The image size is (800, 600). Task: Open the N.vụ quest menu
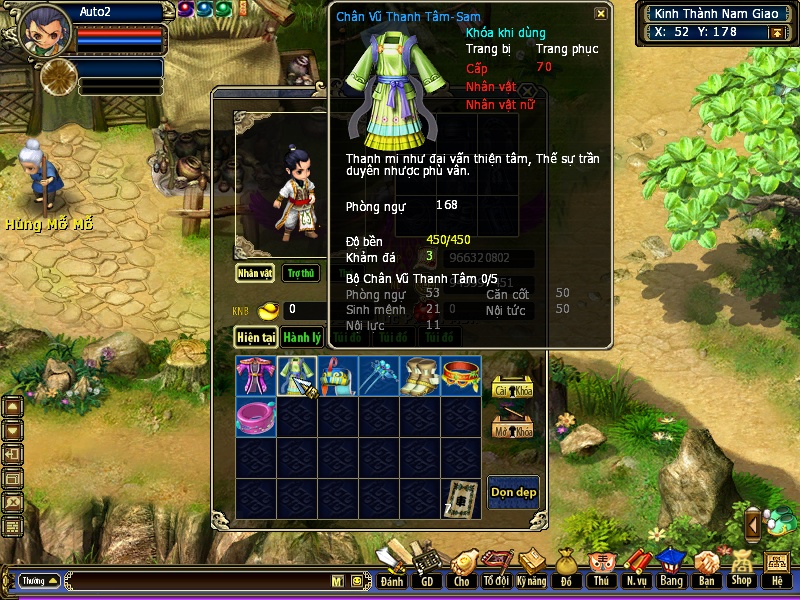click(635, 572)
